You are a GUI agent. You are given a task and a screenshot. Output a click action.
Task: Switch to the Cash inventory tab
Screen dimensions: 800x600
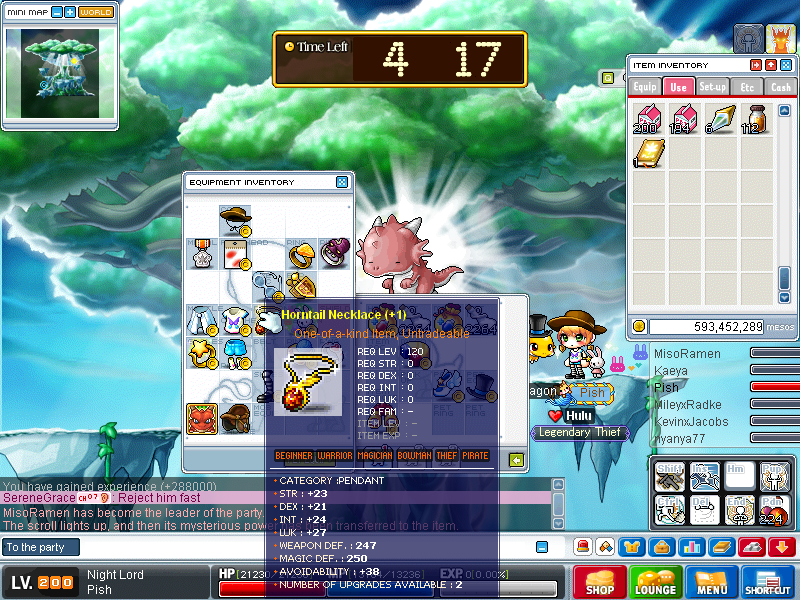click(780, 87)
